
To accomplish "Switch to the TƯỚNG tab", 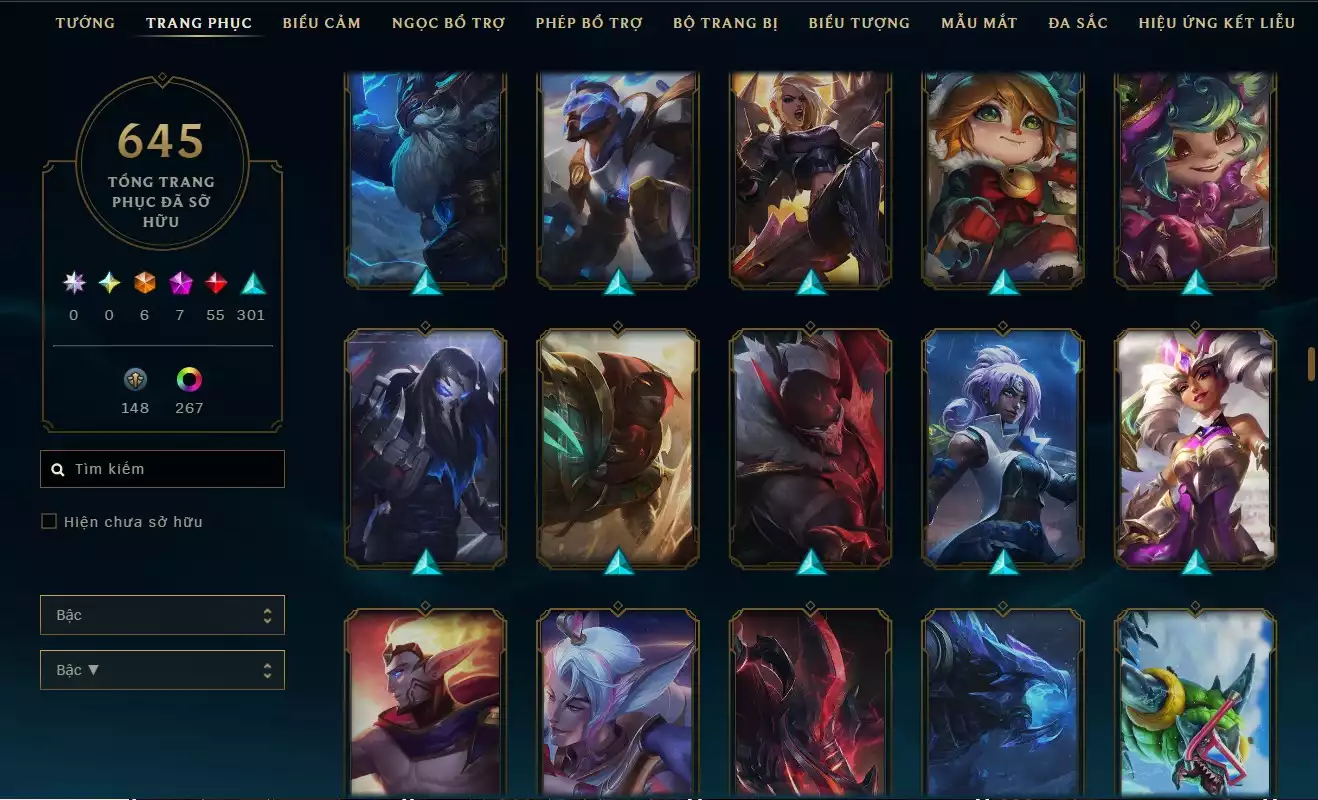I will (86, 22).
